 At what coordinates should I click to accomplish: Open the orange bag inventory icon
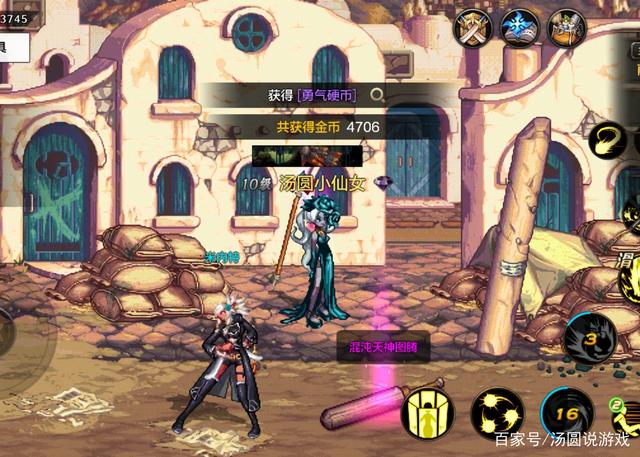point(566,27)
